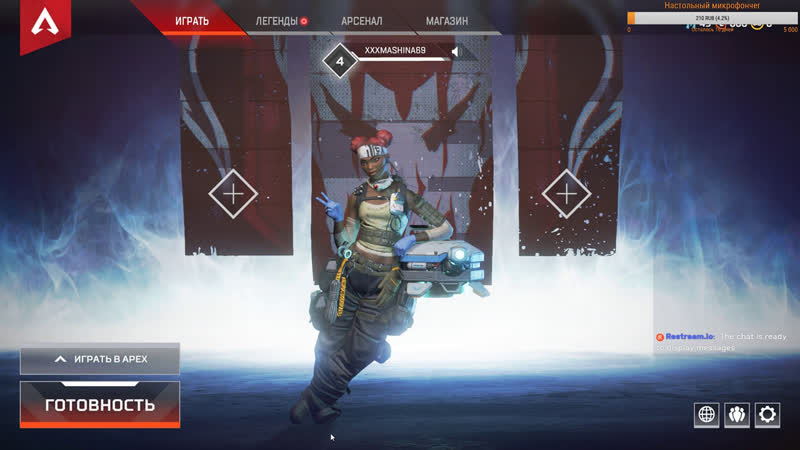
Task: Select the XXXMASHINA69 player name banner
Action: (395, 50)
